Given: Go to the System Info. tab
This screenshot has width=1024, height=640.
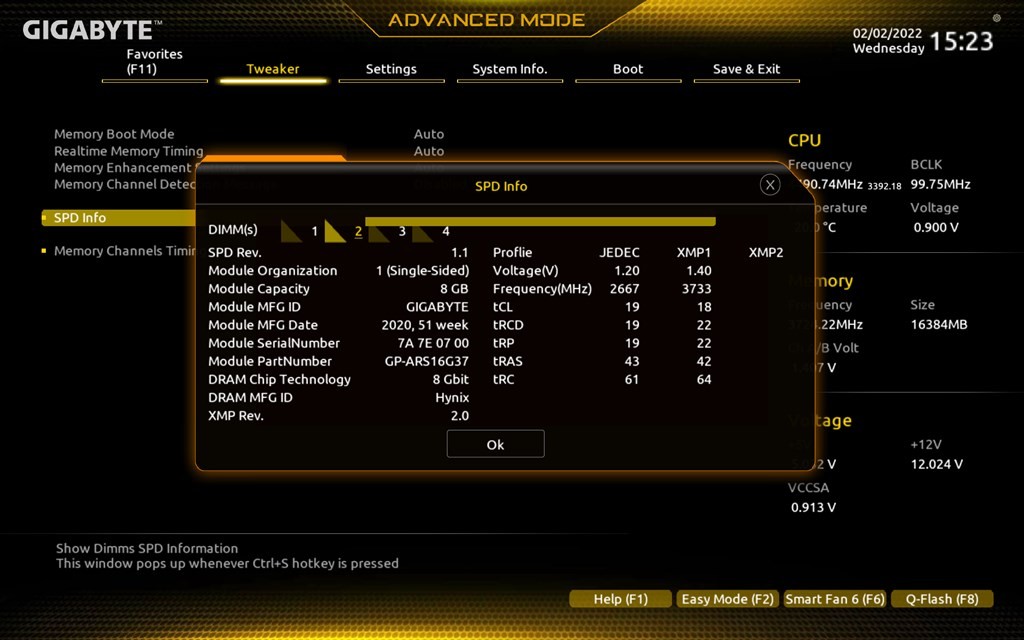Looking at the screenshot, I should [510, 69].
